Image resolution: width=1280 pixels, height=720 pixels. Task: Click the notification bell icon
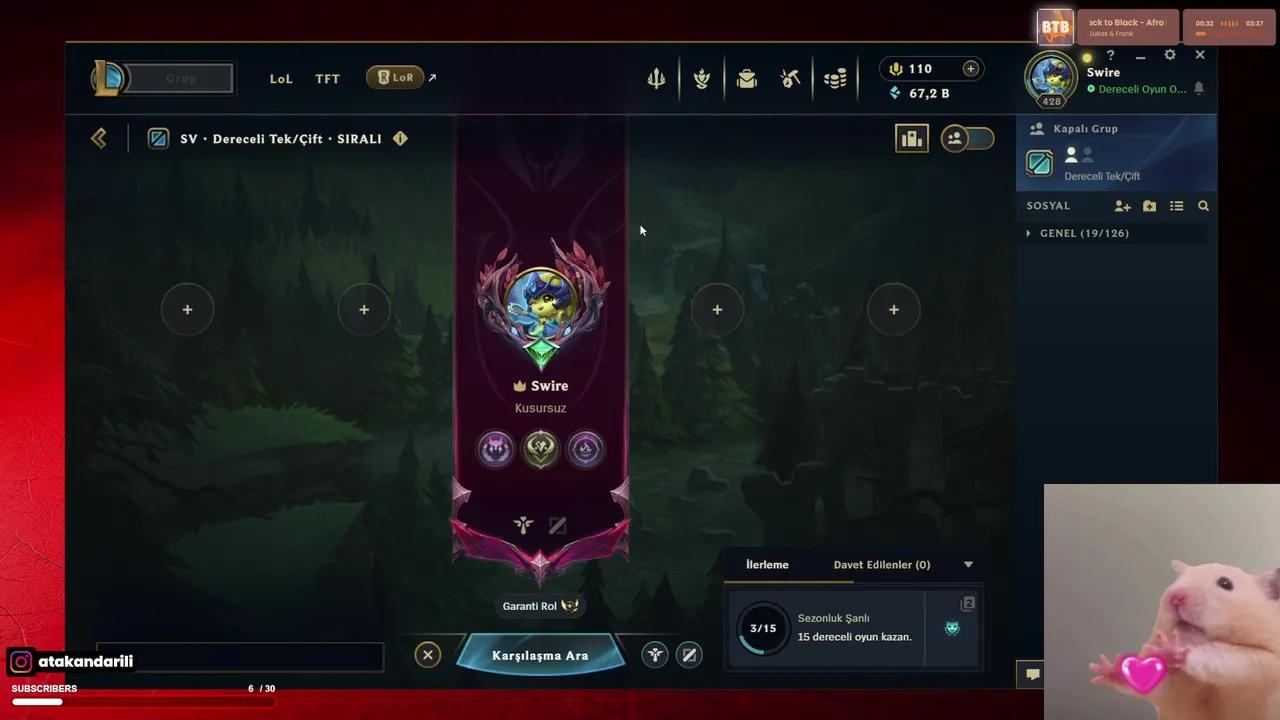tap(1198, 89)
